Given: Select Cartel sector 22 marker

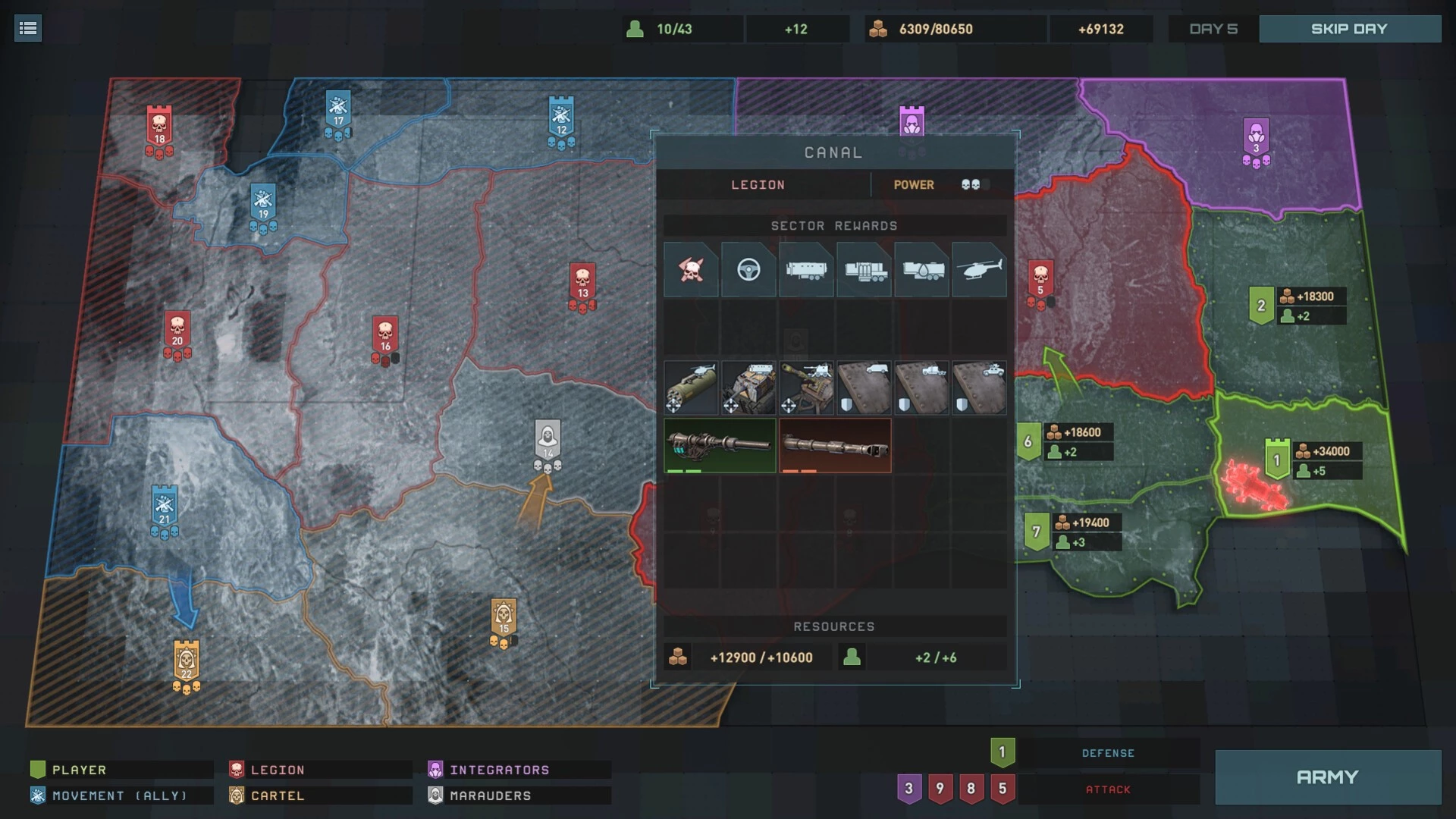Looking at the screenshot, I should point(187,662).
